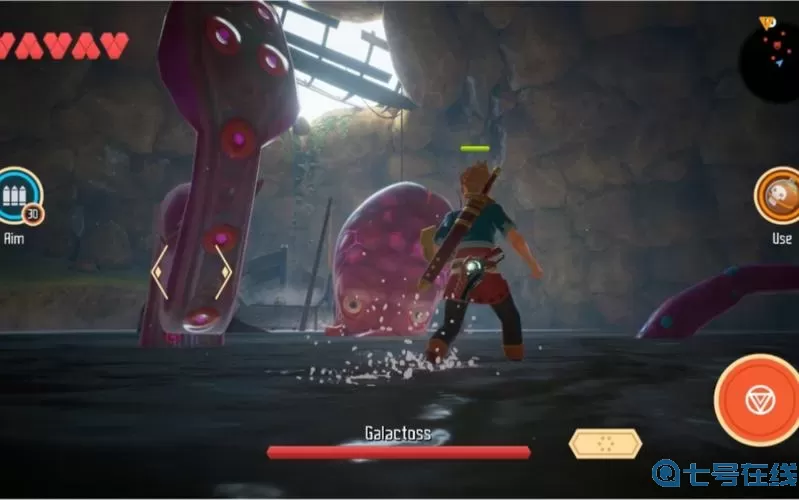Tap the beige hexagonal dotted button

pyautogui.click(x=605, y=443)
